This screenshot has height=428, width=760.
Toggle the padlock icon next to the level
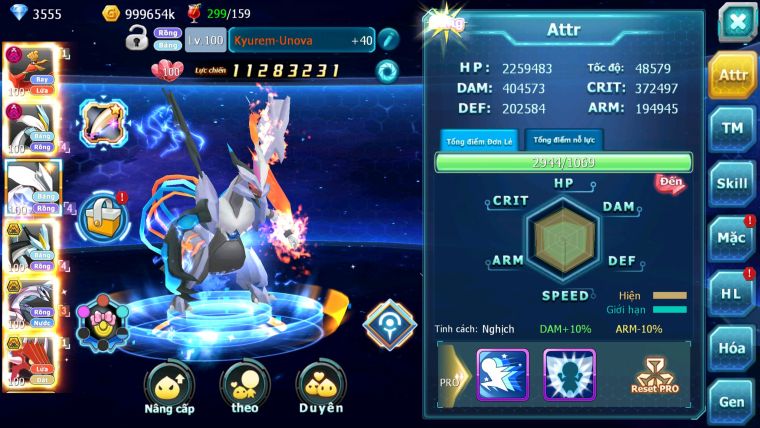(137, 39)
